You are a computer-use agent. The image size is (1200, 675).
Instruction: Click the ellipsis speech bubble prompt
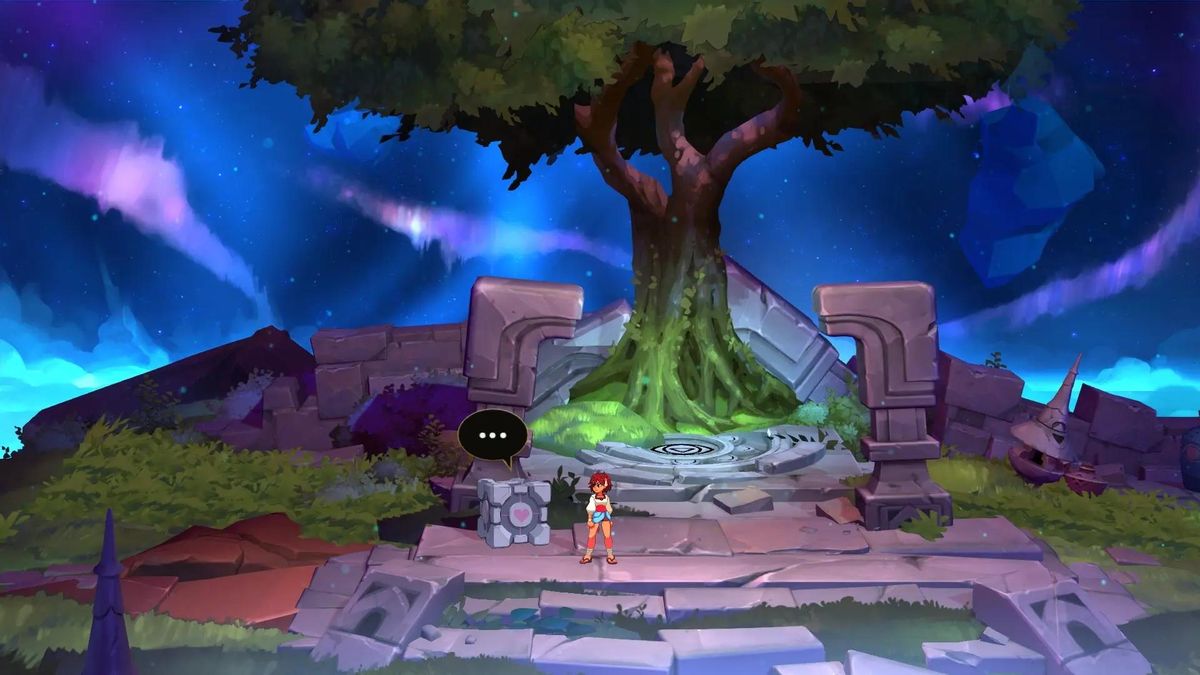(493, 435)
